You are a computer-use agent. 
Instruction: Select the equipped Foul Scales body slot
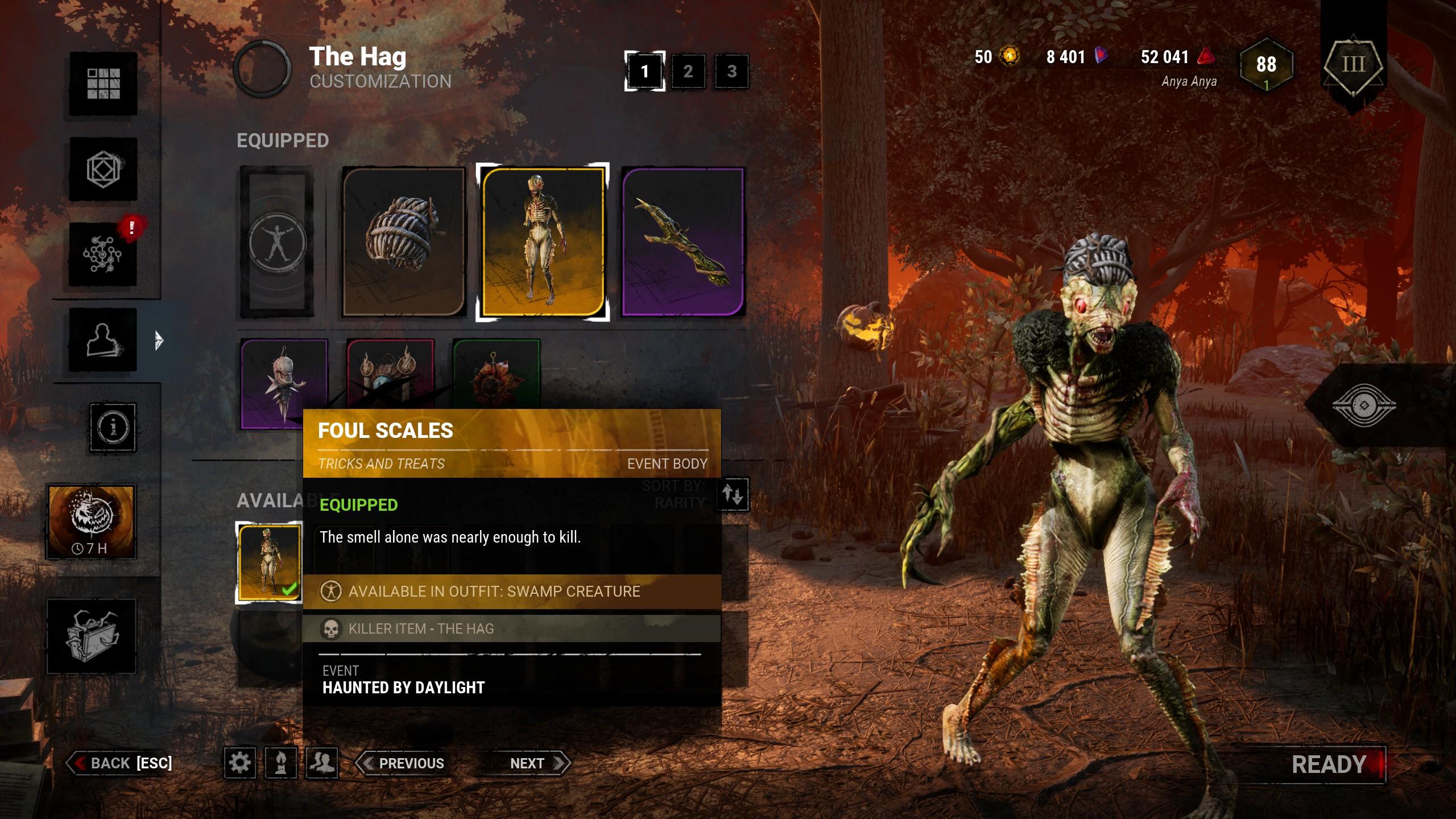(543, 242)
